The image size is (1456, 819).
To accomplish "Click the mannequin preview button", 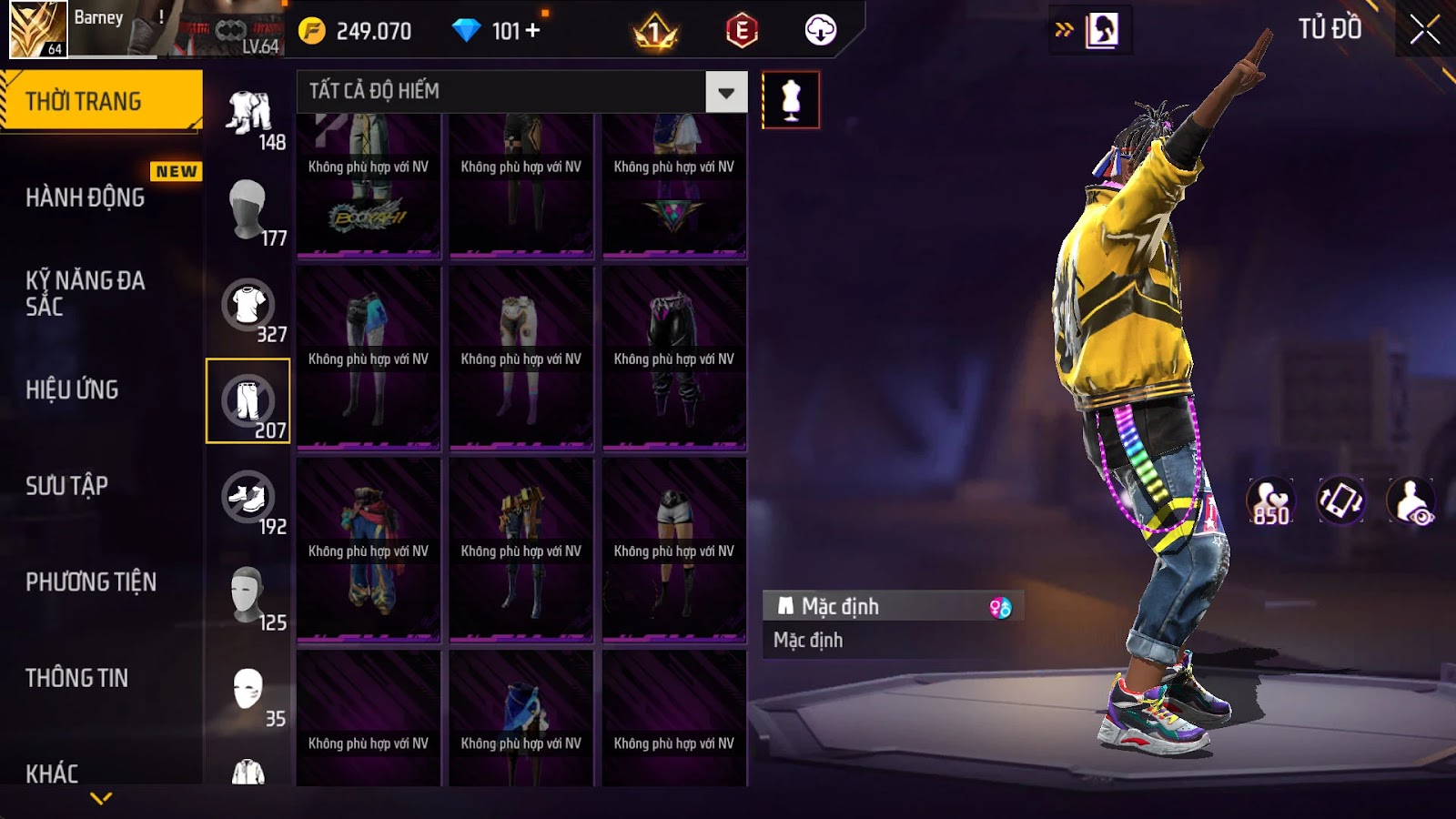I will tap(790, 100).
